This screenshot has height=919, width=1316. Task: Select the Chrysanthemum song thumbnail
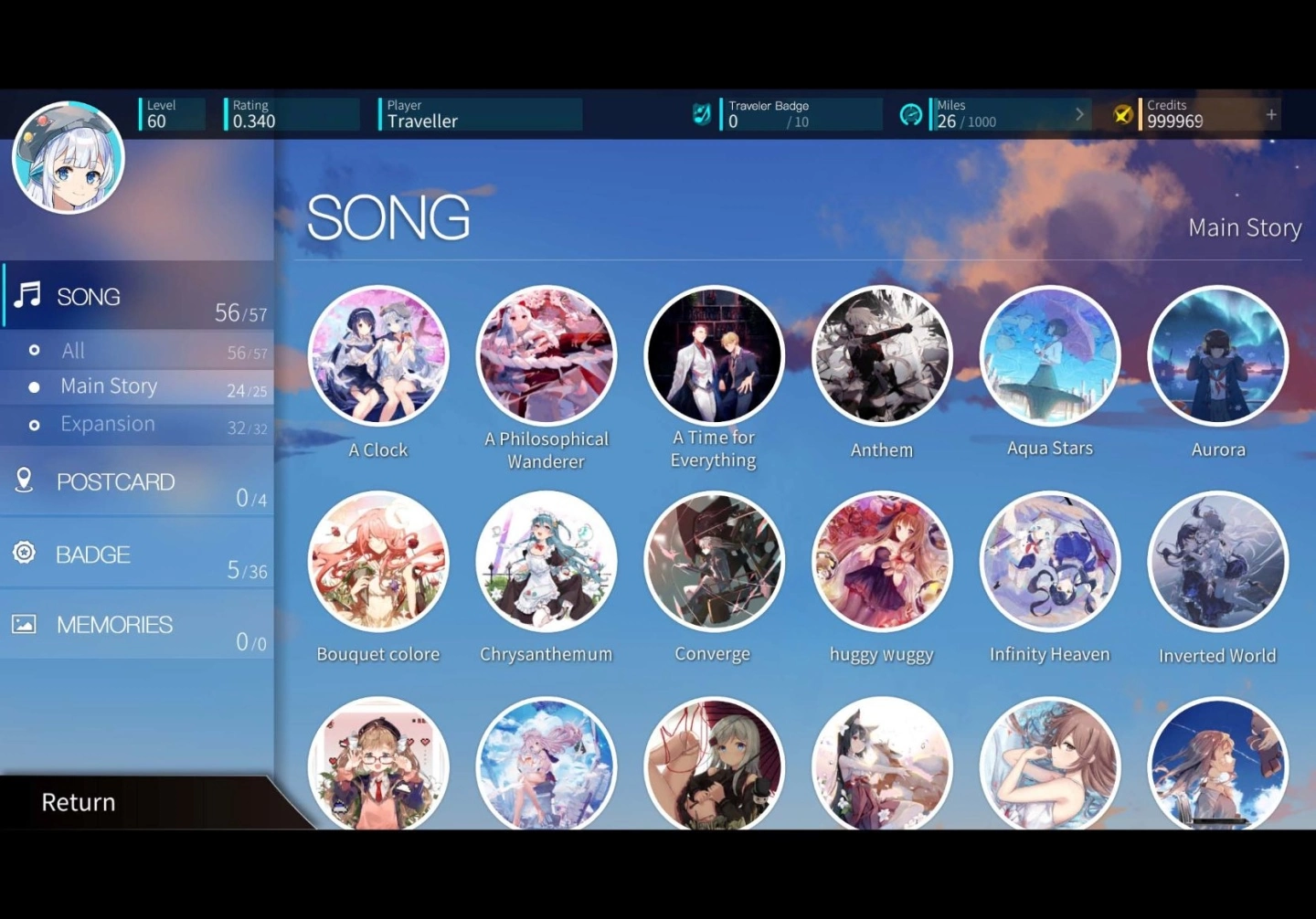tap(546, 561)
